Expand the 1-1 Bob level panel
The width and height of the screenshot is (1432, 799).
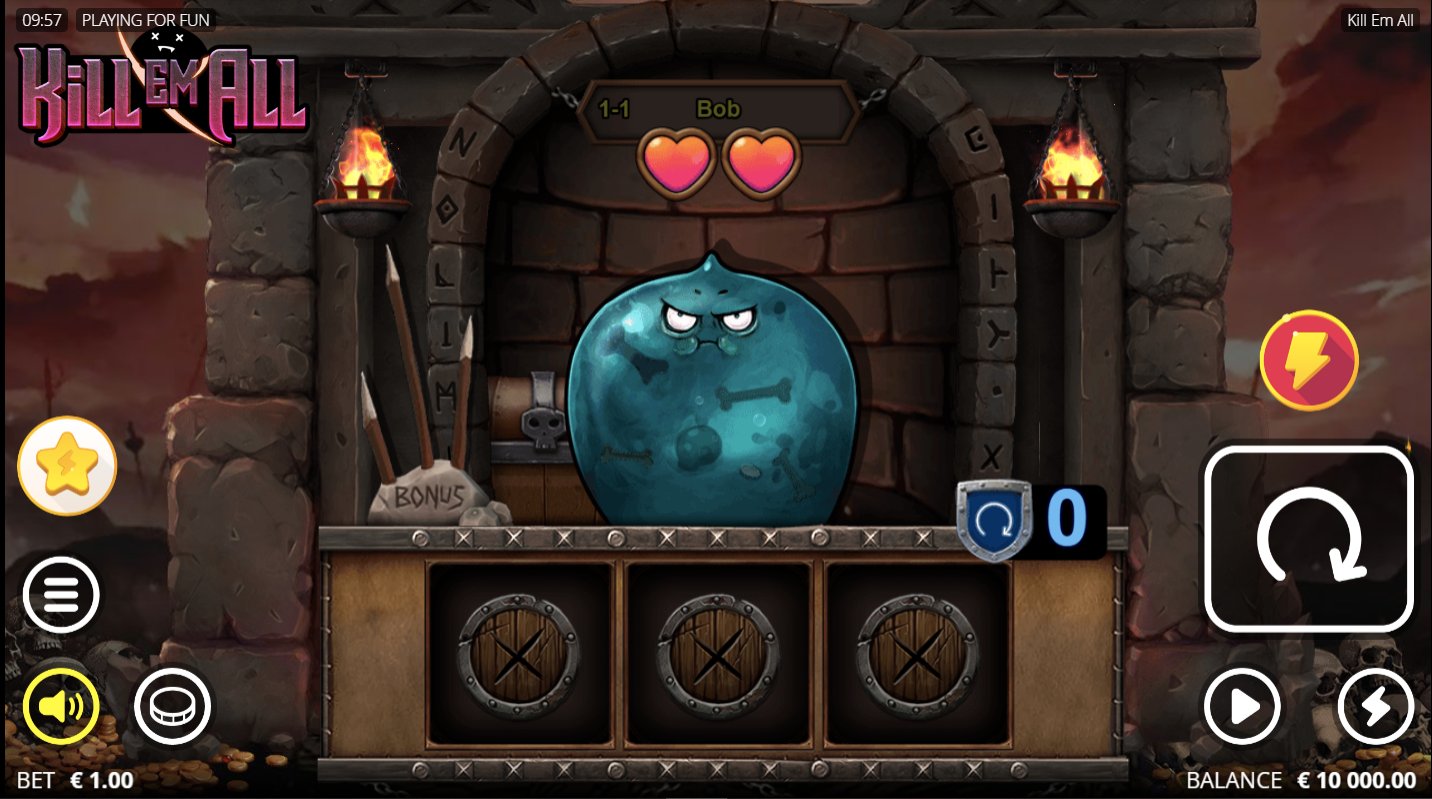pyautogui.click(x=716, y=110)
